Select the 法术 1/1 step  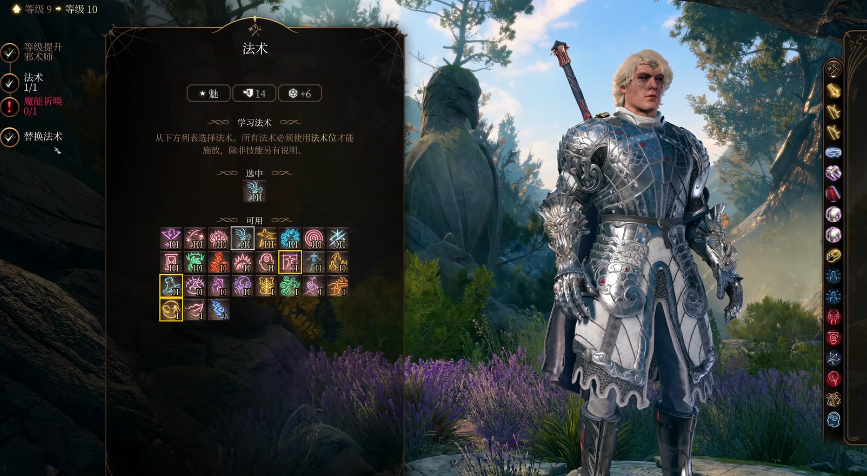[33, 81]
